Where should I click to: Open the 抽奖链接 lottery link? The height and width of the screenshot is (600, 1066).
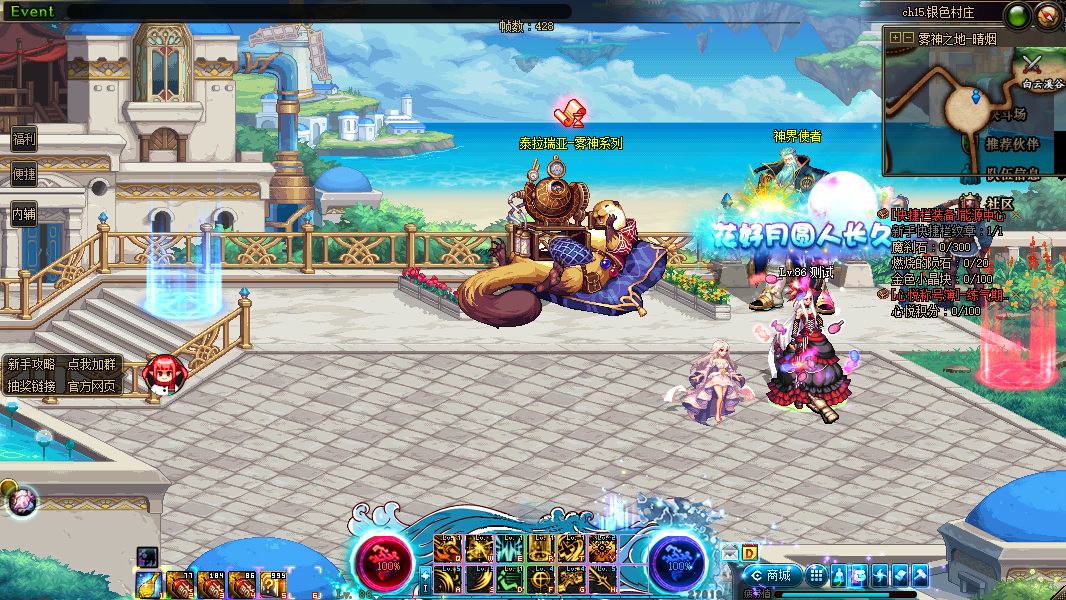(31, 386)
